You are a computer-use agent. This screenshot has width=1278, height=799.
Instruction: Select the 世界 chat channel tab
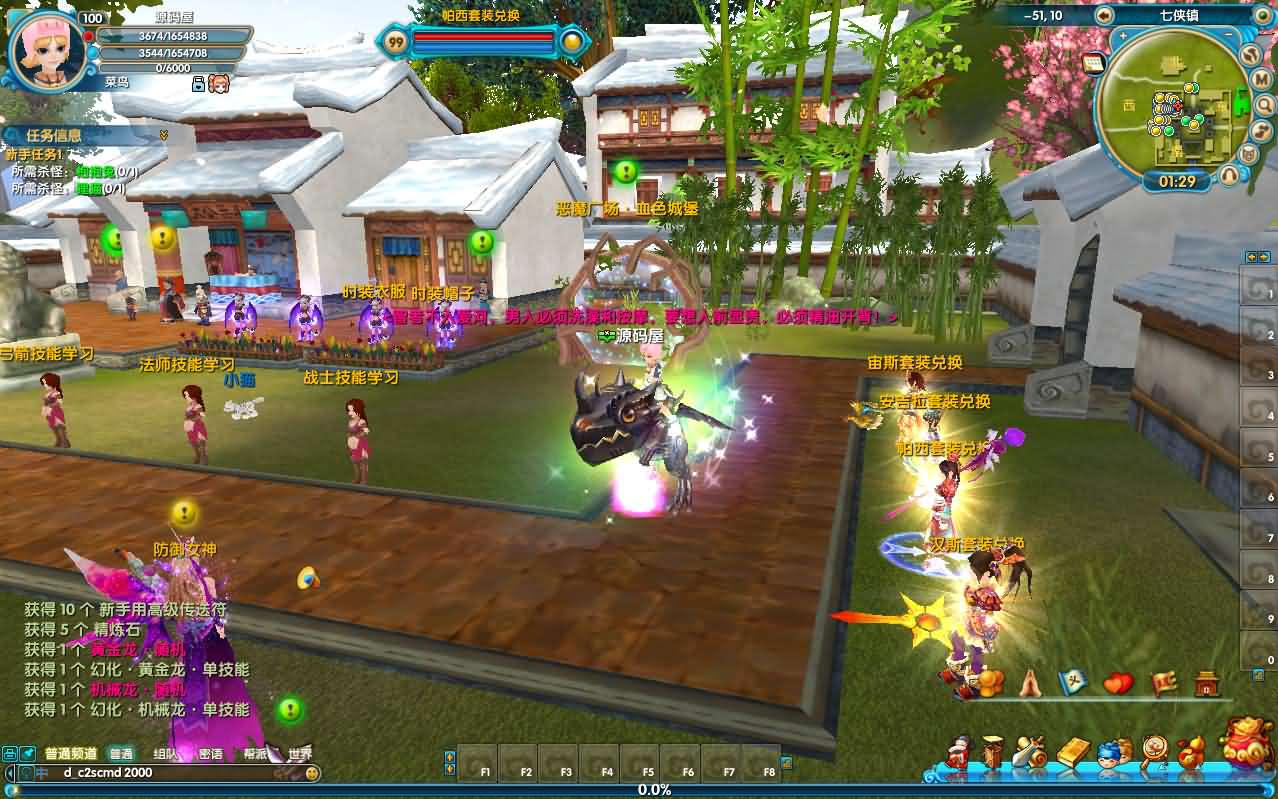[299, 754]
